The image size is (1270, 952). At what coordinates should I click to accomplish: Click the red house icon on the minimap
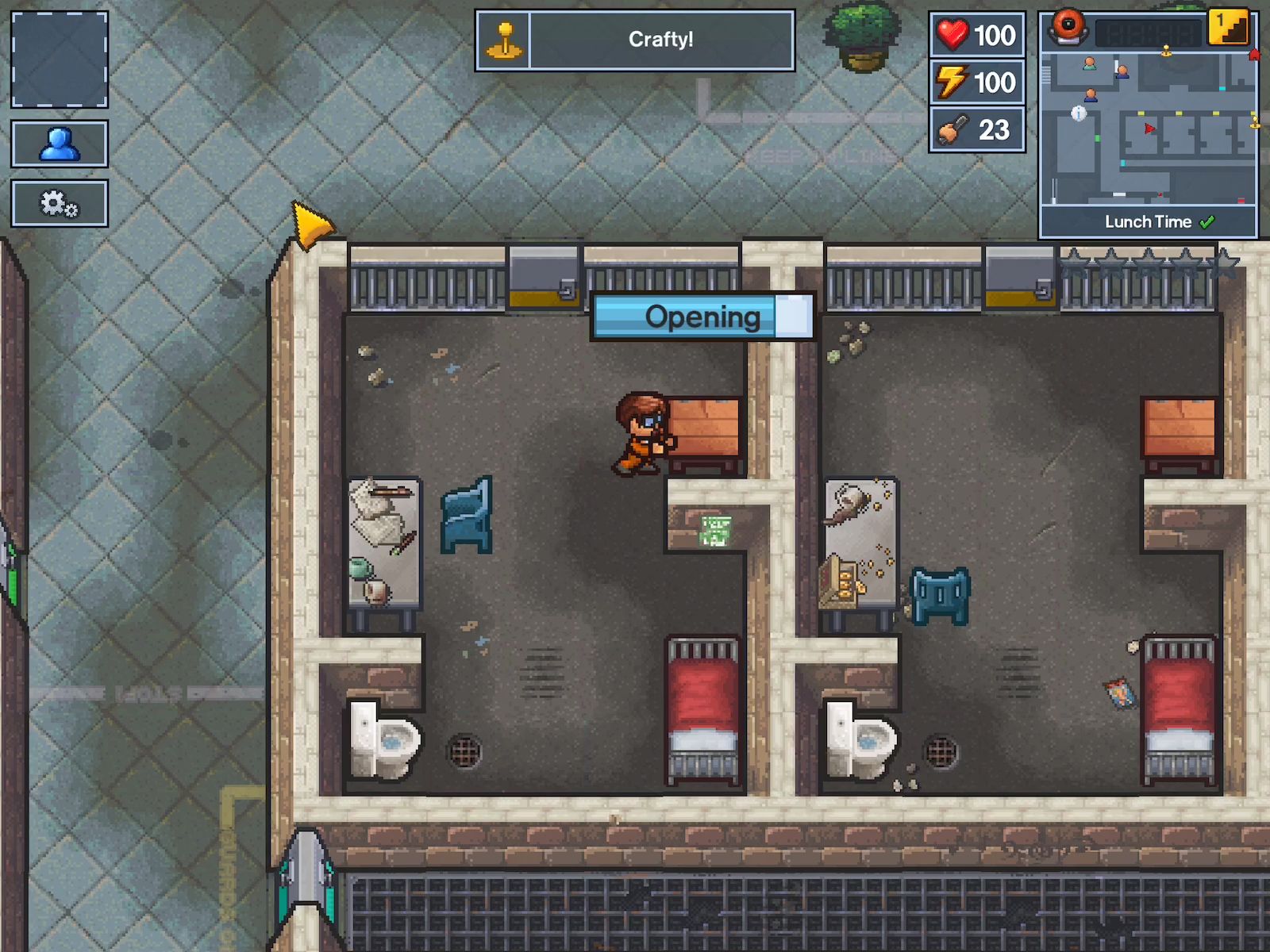pyautogui.click(x=1254, y=56)
